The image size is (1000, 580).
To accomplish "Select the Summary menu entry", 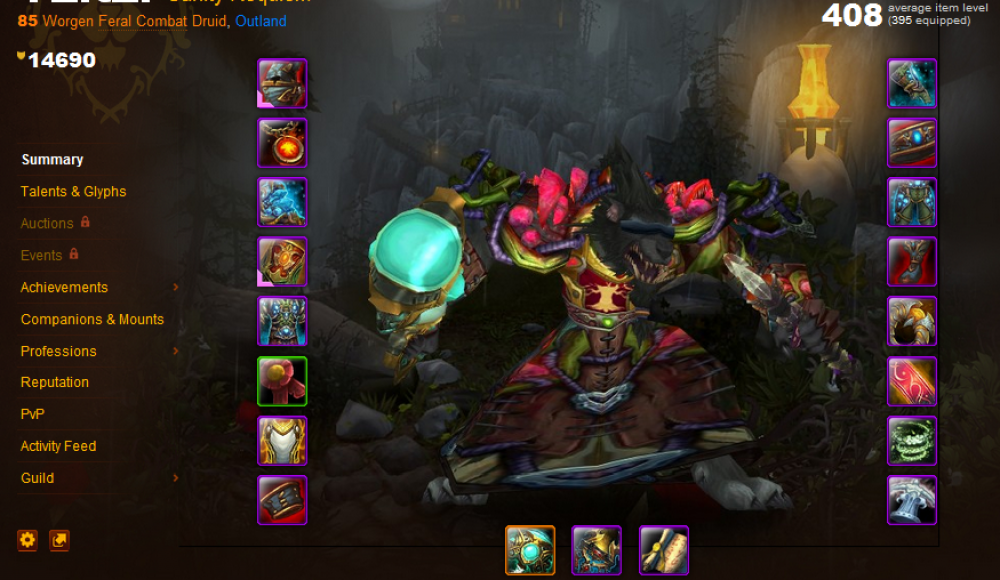I will pos(52,159).
